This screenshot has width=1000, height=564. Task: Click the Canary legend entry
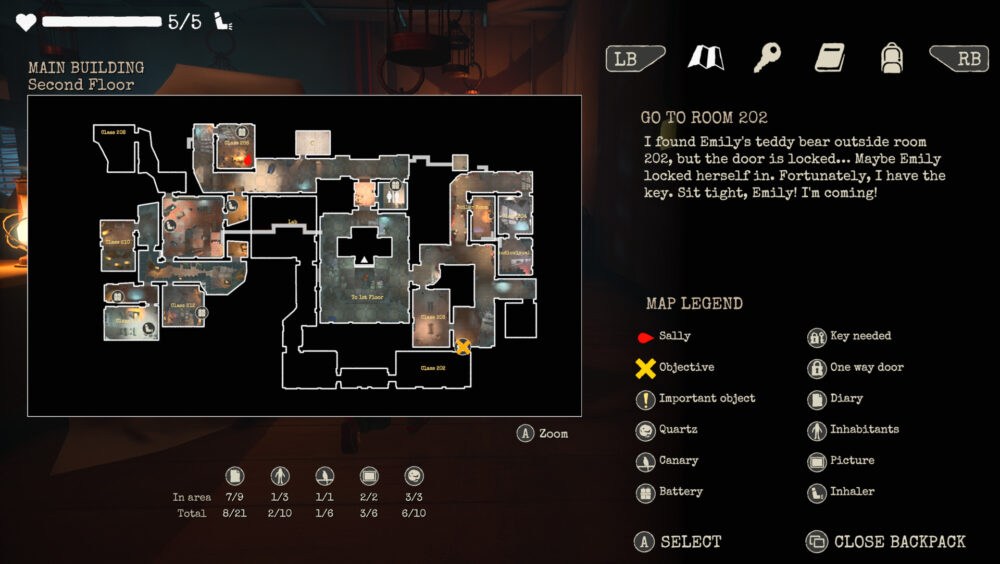click(x=678, y=460)
